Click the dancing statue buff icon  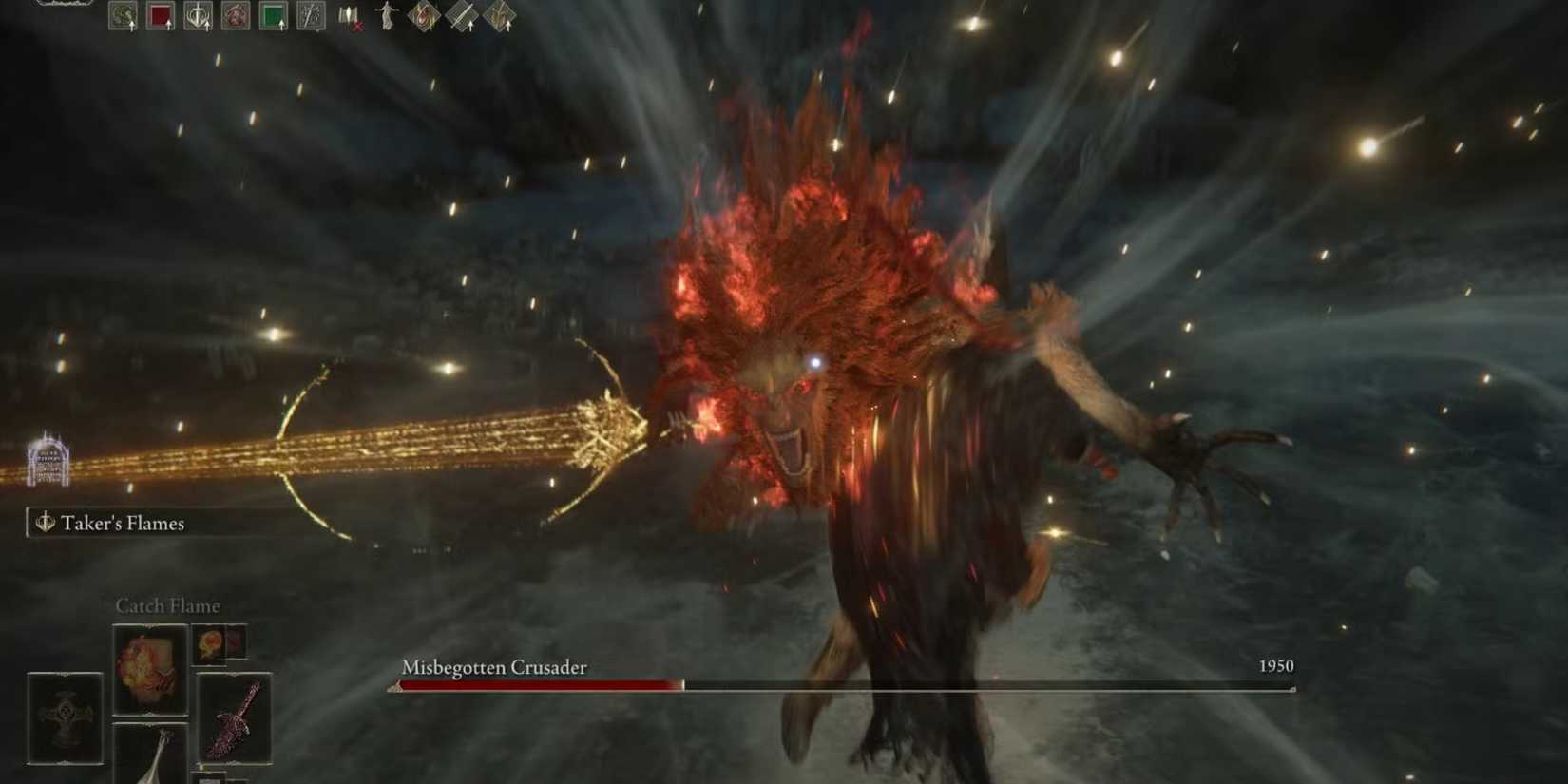pyautogui.click(x=386, y=14)
